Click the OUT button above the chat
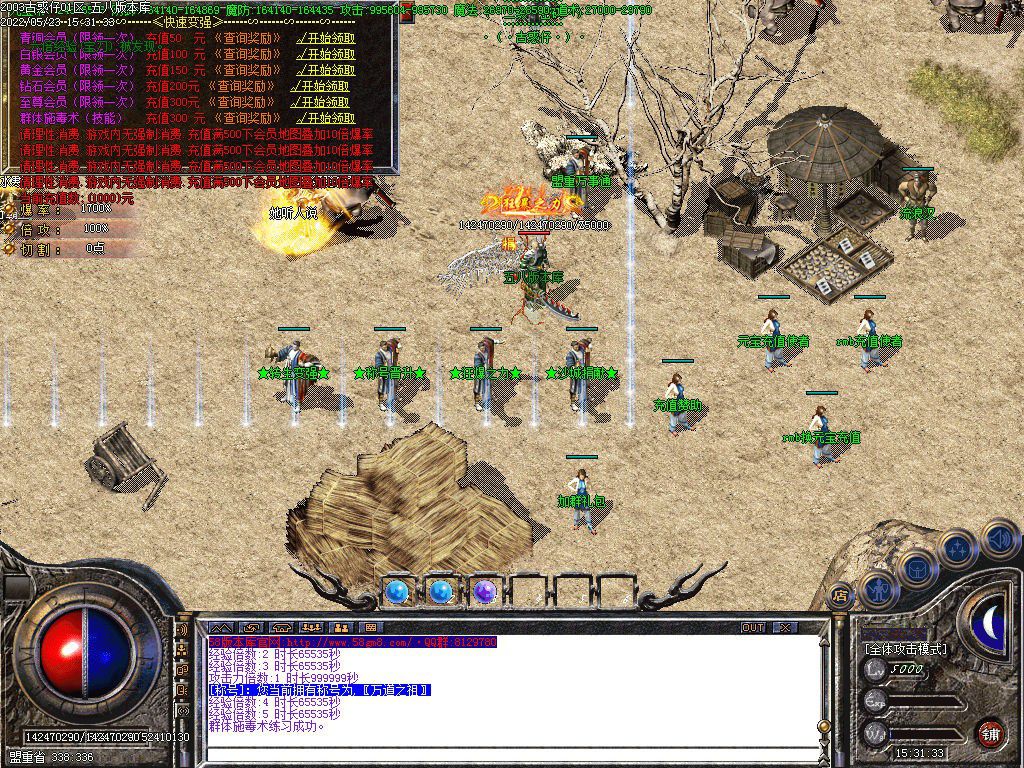 [x=753, y=628]
